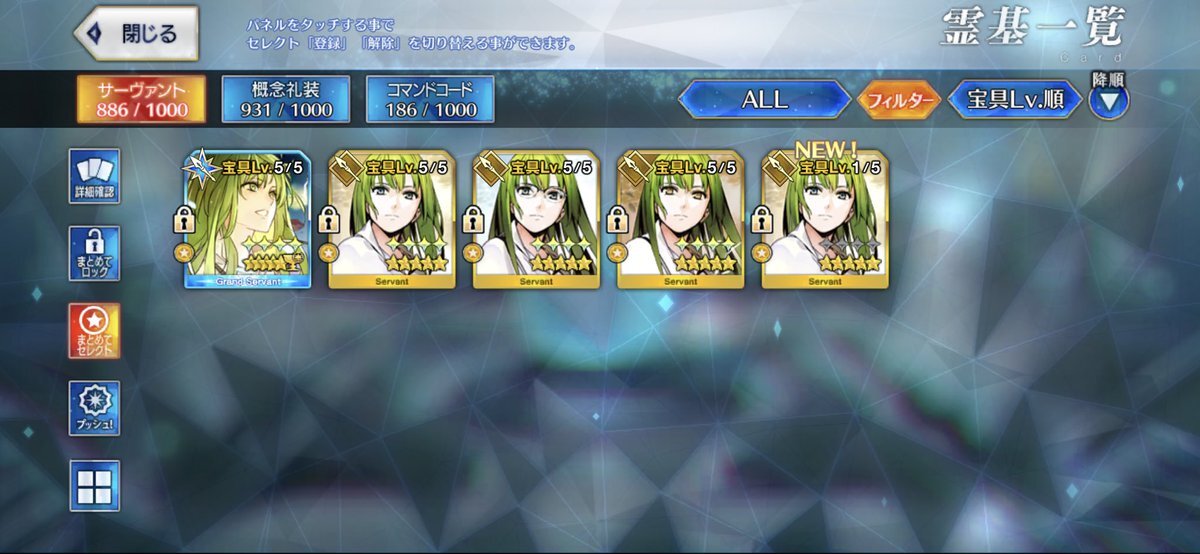Change sort order via 宝具Lv.順 button
This screenshot has width=1200, height=554.
click(1015, 100)
